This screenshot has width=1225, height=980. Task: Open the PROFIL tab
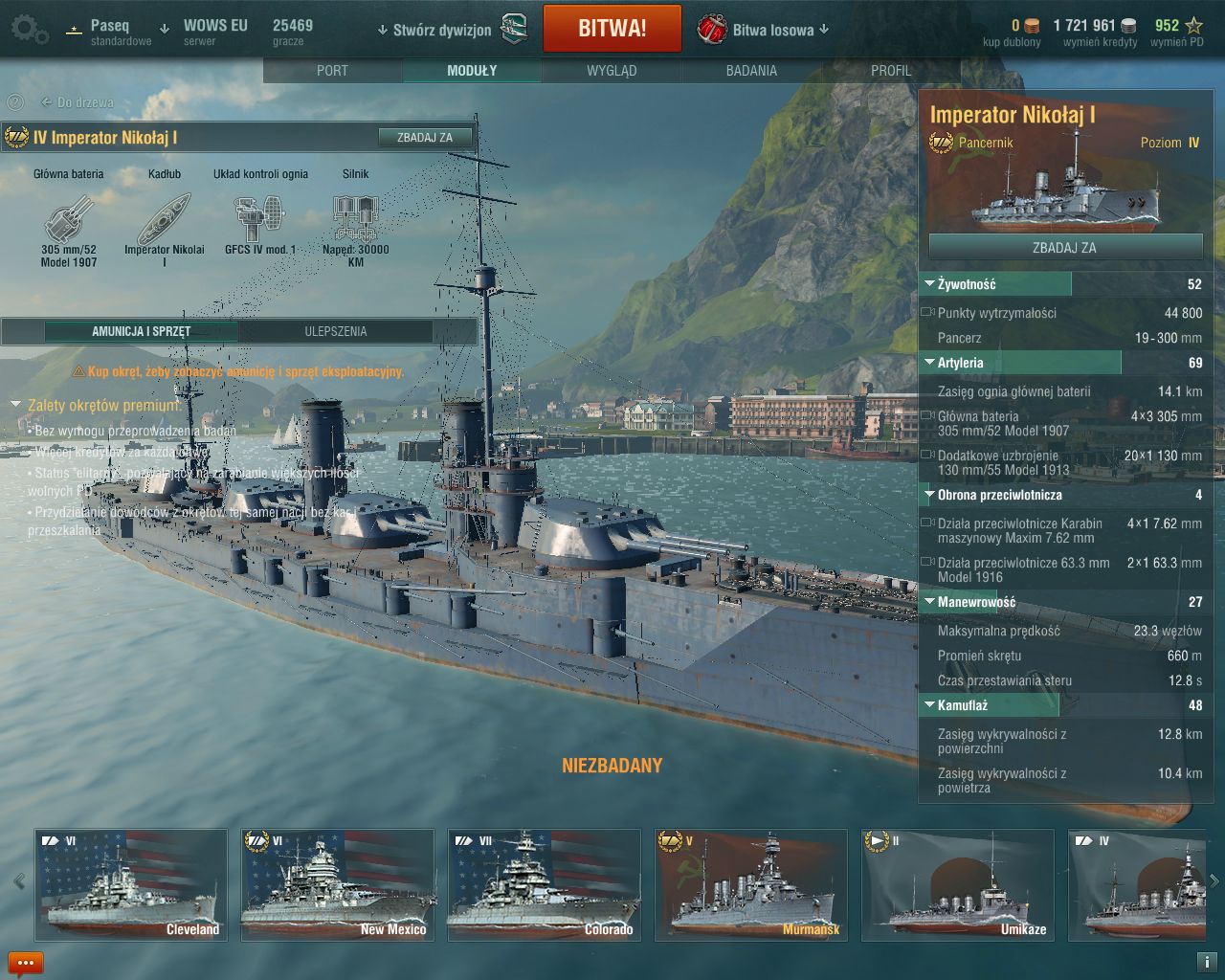[891, 71]
